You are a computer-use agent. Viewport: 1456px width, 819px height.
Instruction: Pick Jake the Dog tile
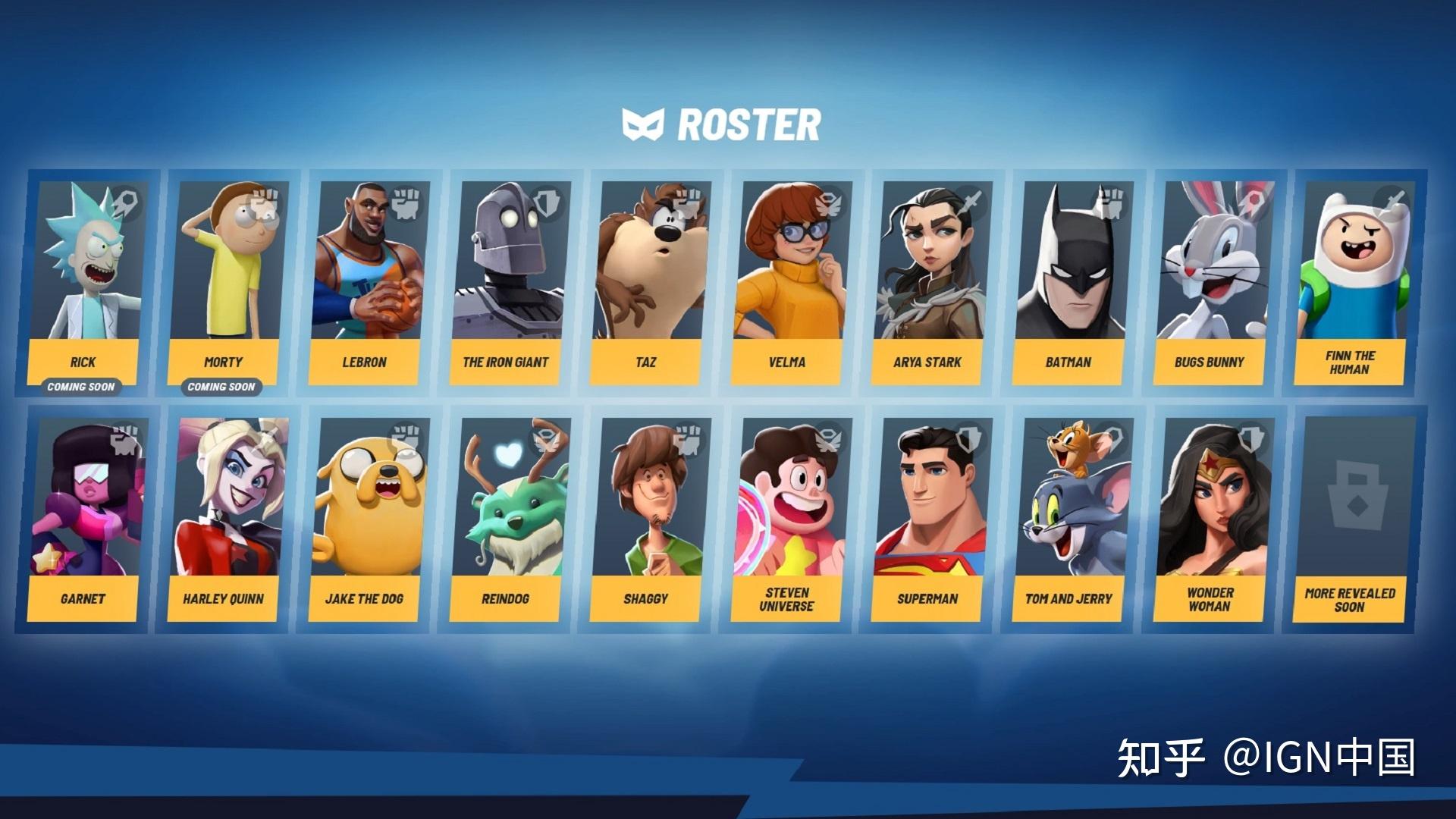pos(366,519)
